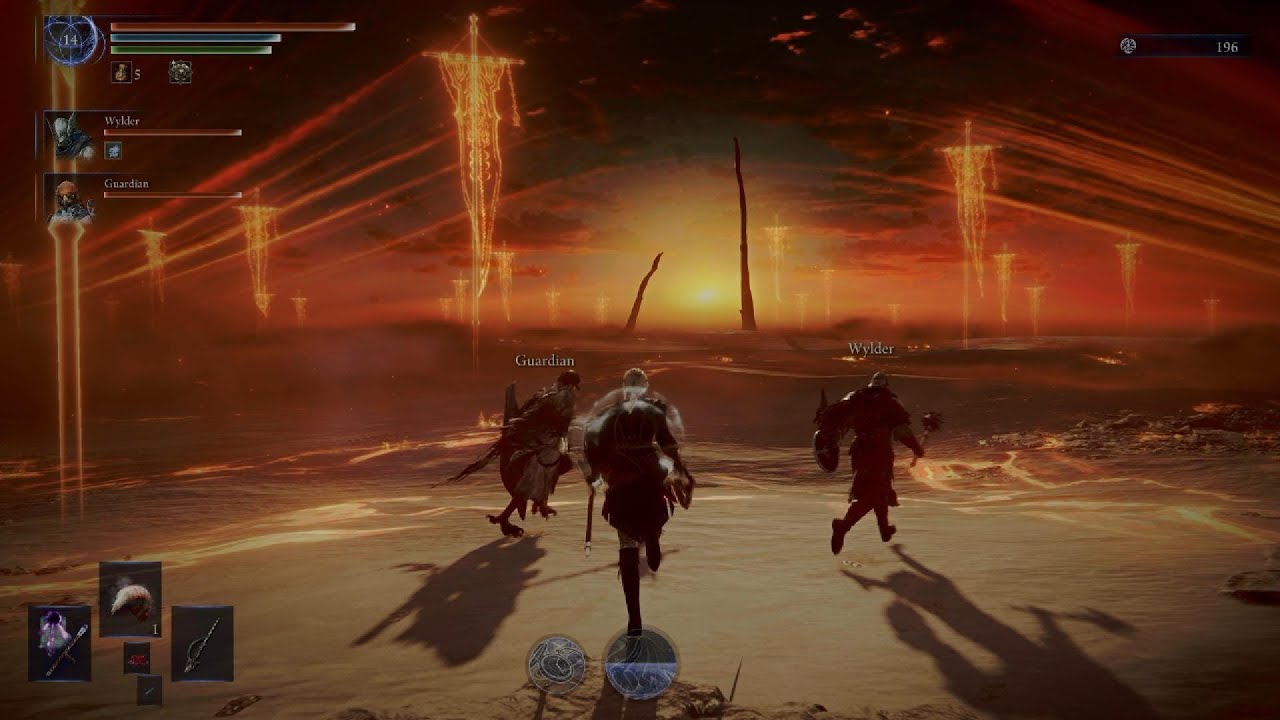1280x720 pixels.
Task: Use the white claw consumable item slot
Action: tap(130, 599)
